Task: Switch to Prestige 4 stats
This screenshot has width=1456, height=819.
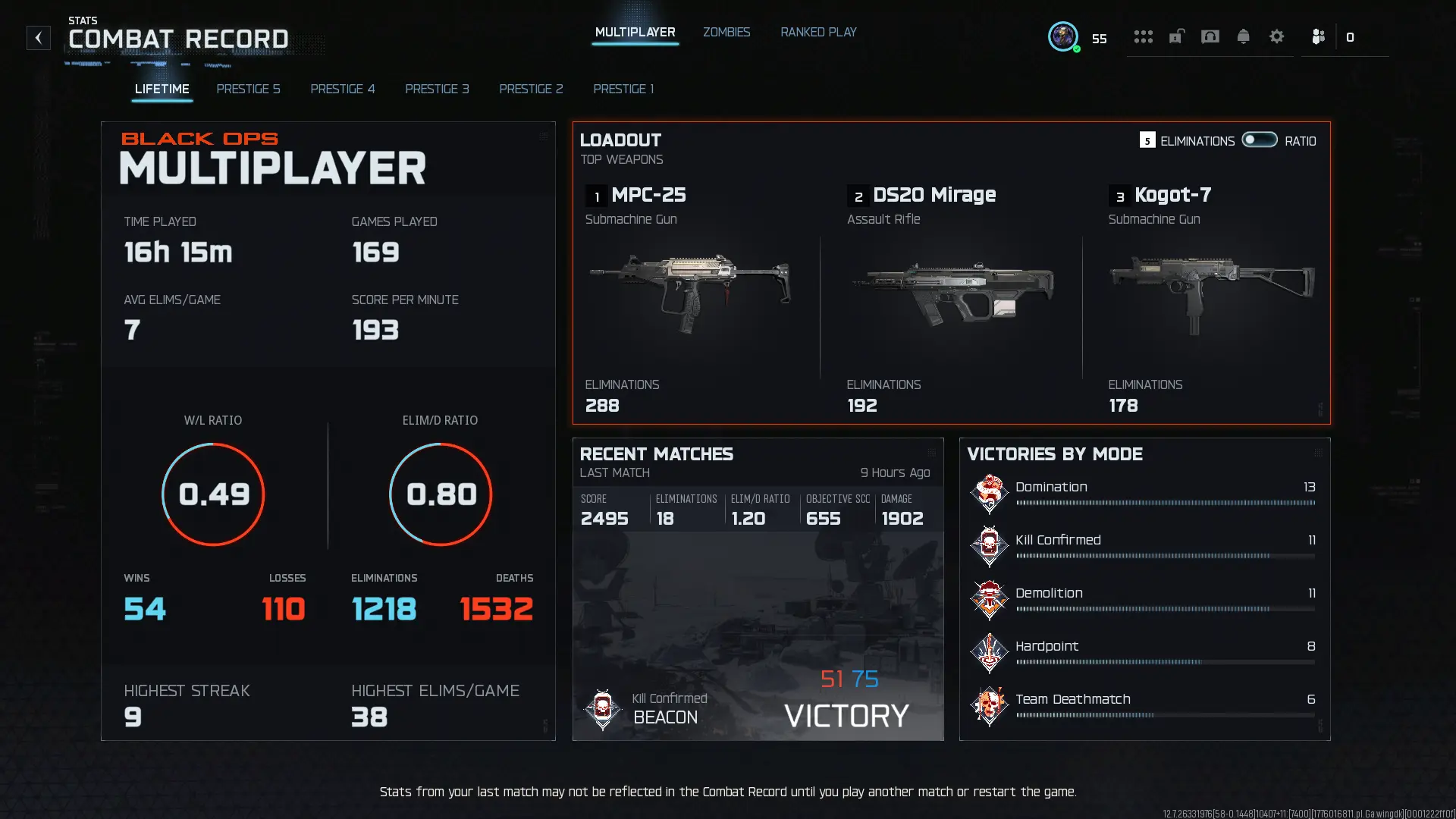Action: coord(342,89)
